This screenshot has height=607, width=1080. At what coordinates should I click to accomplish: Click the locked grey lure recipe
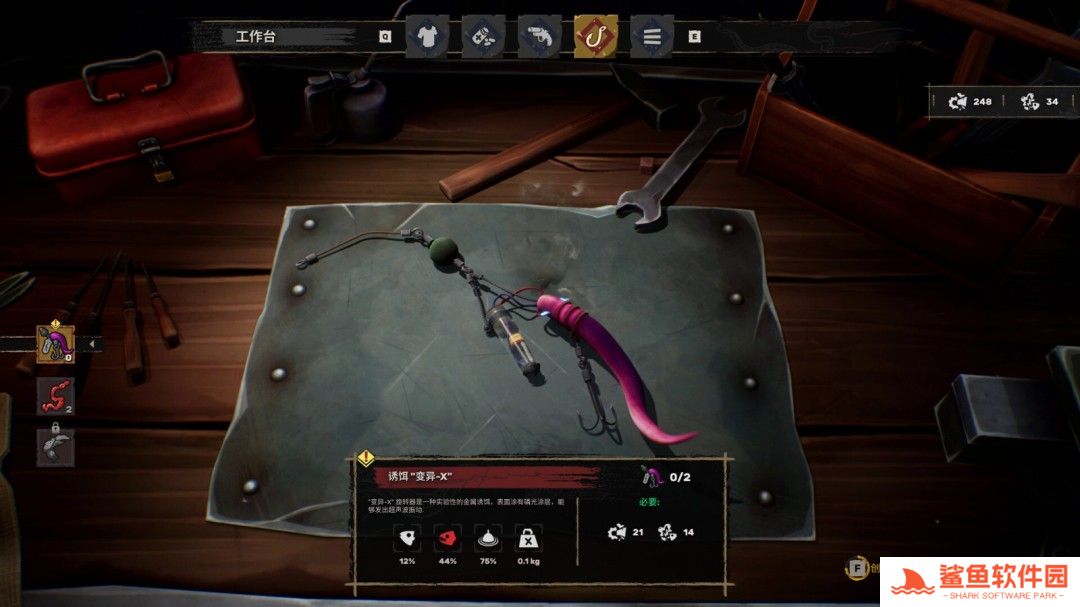pyautogui.click(x=56, y=447)
